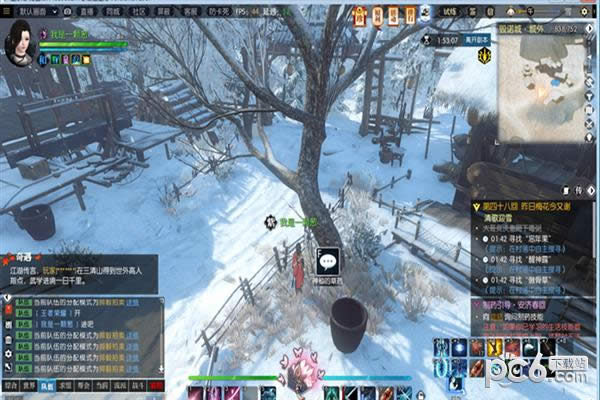
Task: Open the 直播 toolbar button
Action: pyautogui.click(x=87, y=8)
